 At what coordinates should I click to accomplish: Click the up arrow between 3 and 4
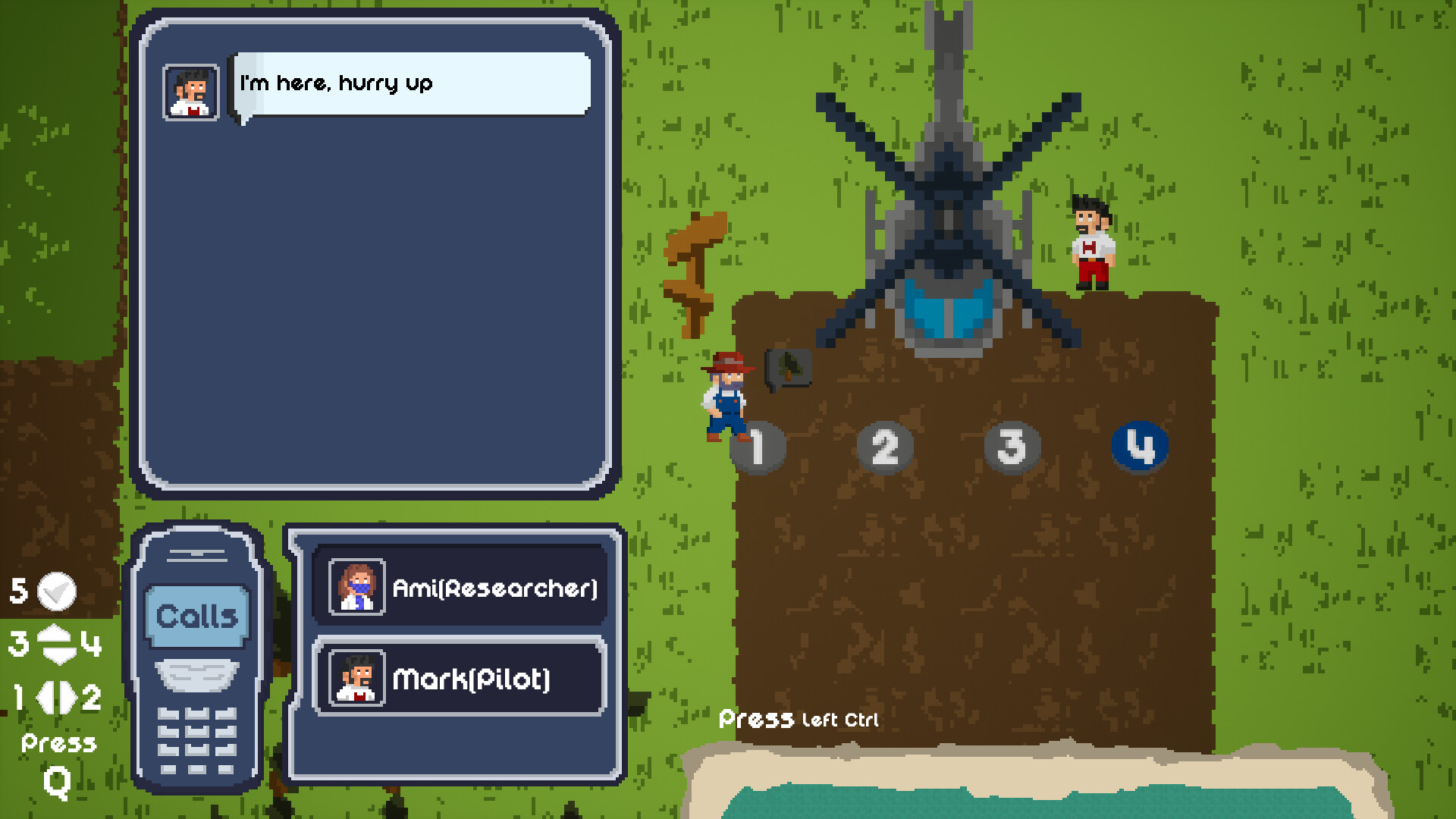[55, 634]
